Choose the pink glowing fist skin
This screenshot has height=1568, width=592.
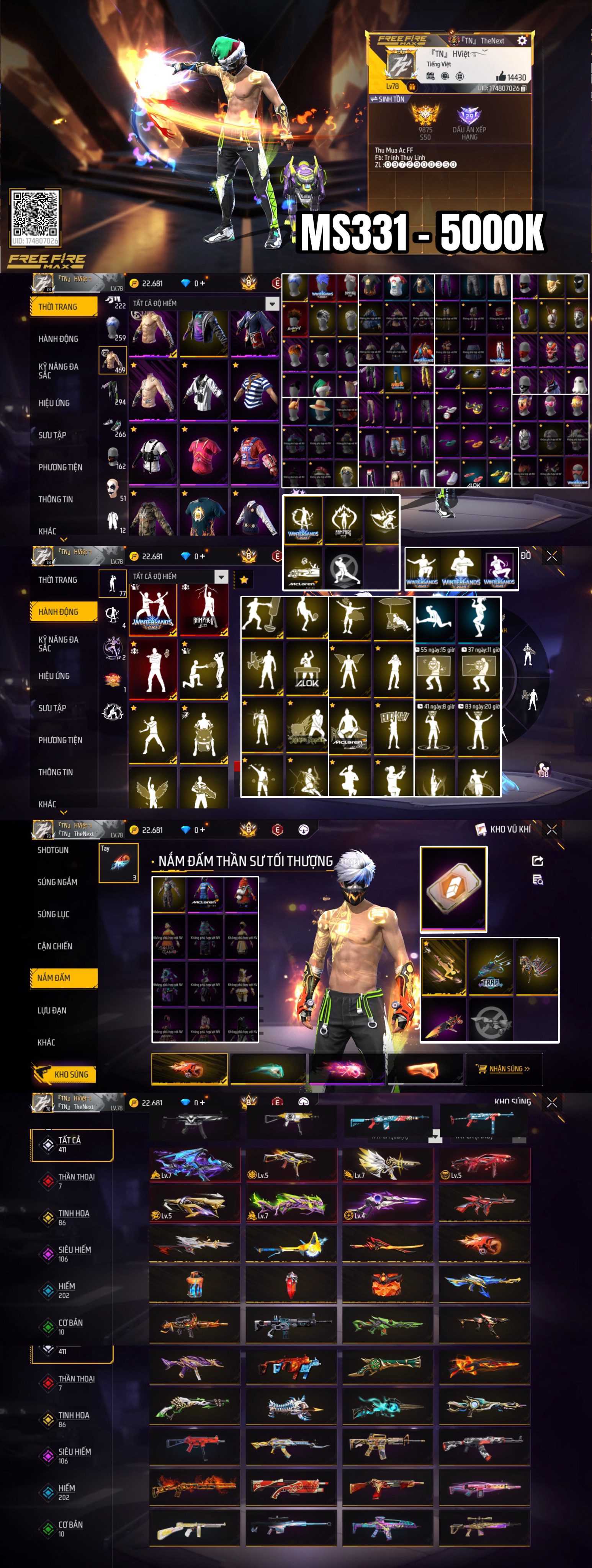[346, 1070]
